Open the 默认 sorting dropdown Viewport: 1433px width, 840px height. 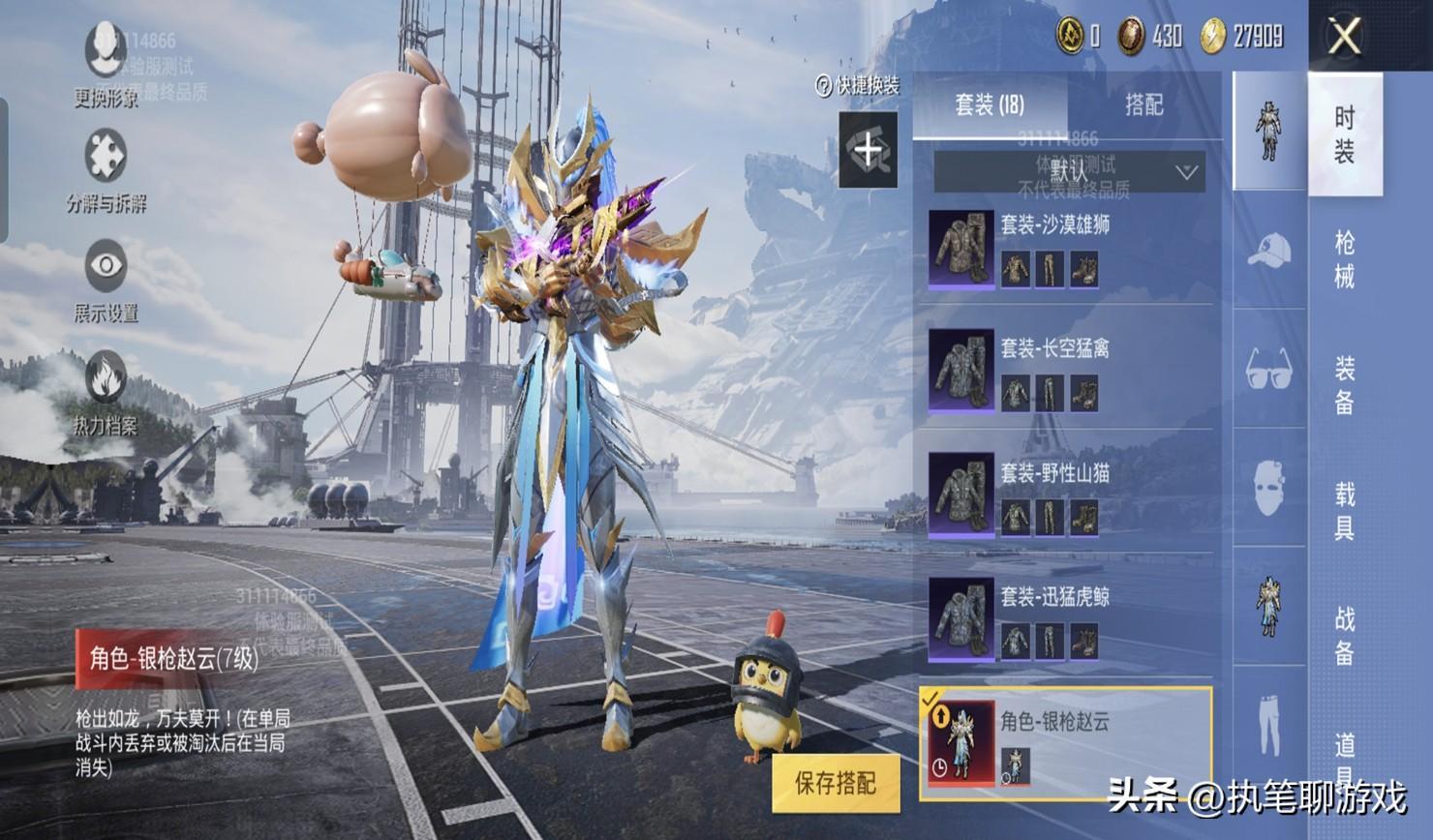(1069, 172)
